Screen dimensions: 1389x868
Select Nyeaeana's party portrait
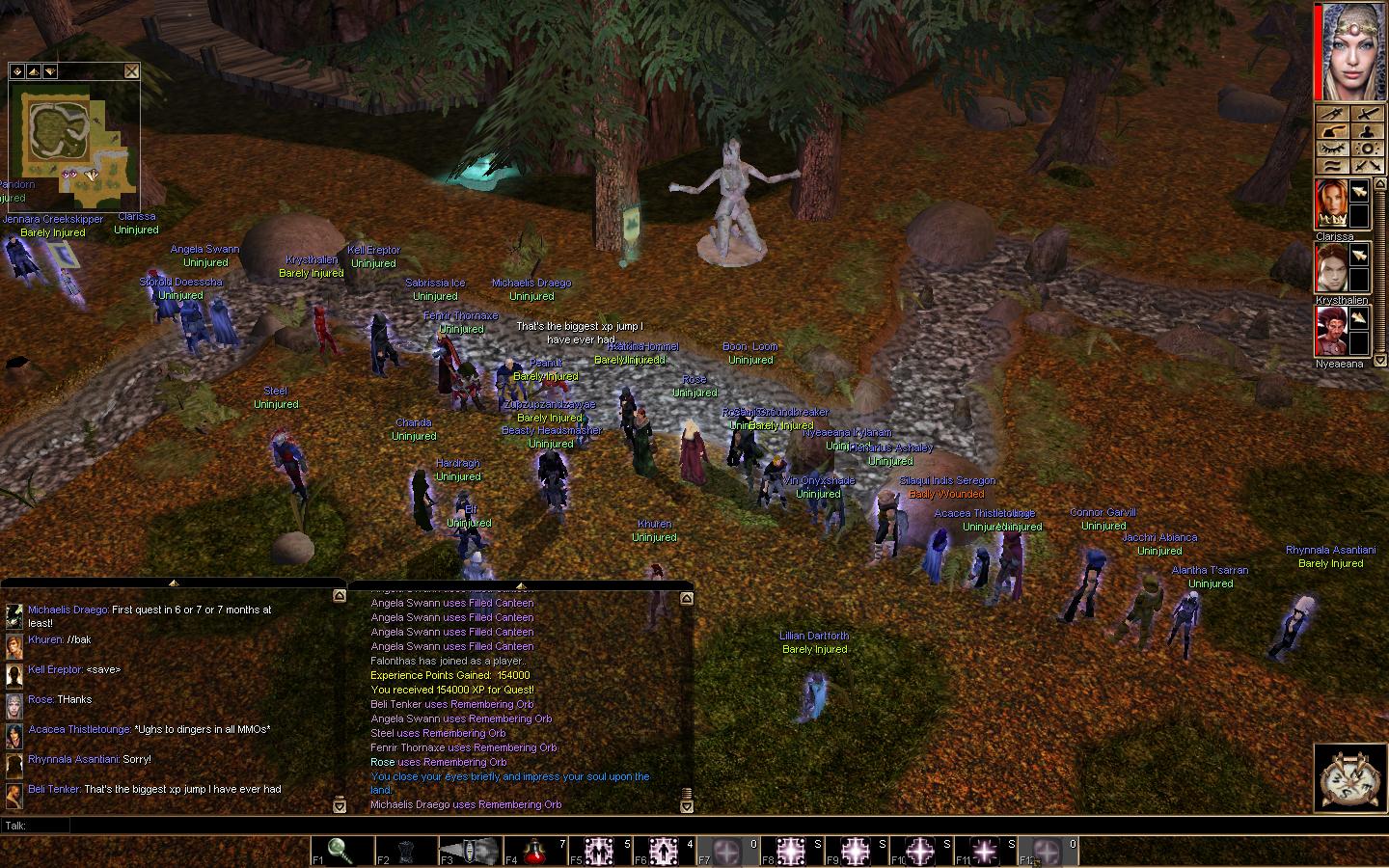[x=1333, y=331]
